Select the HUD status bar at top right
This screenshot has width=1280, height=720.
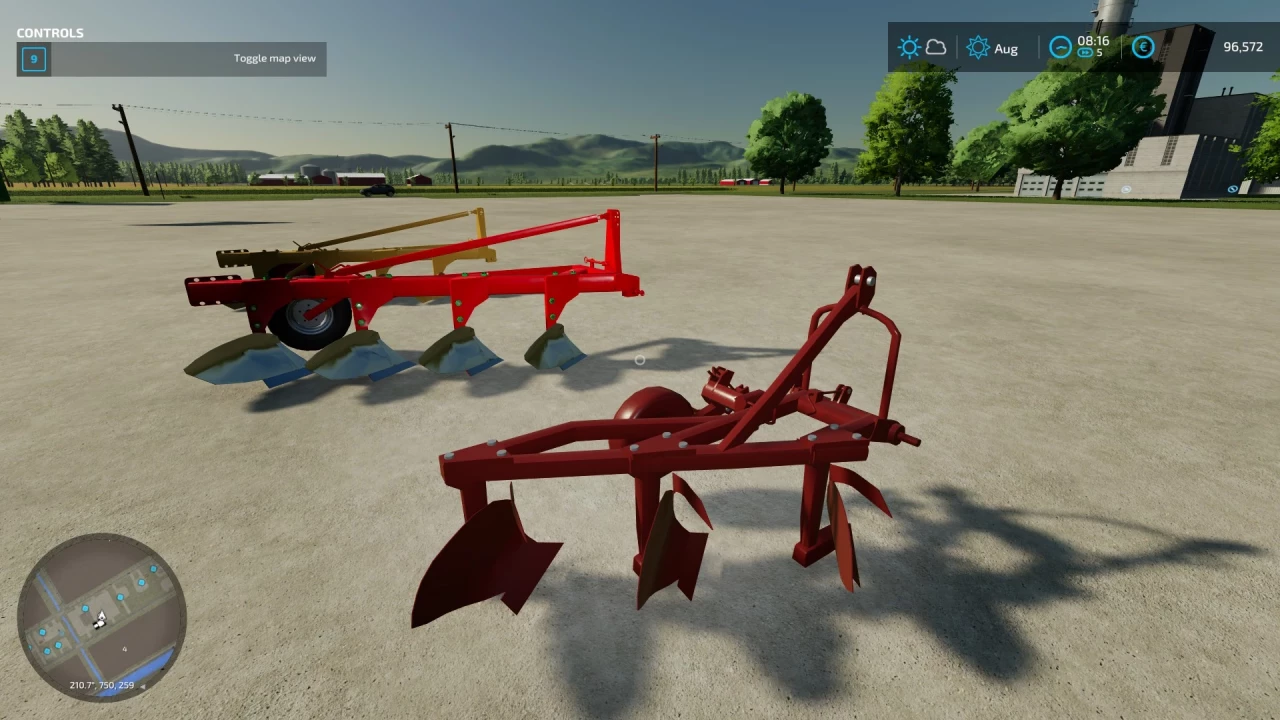point(1080,47)
